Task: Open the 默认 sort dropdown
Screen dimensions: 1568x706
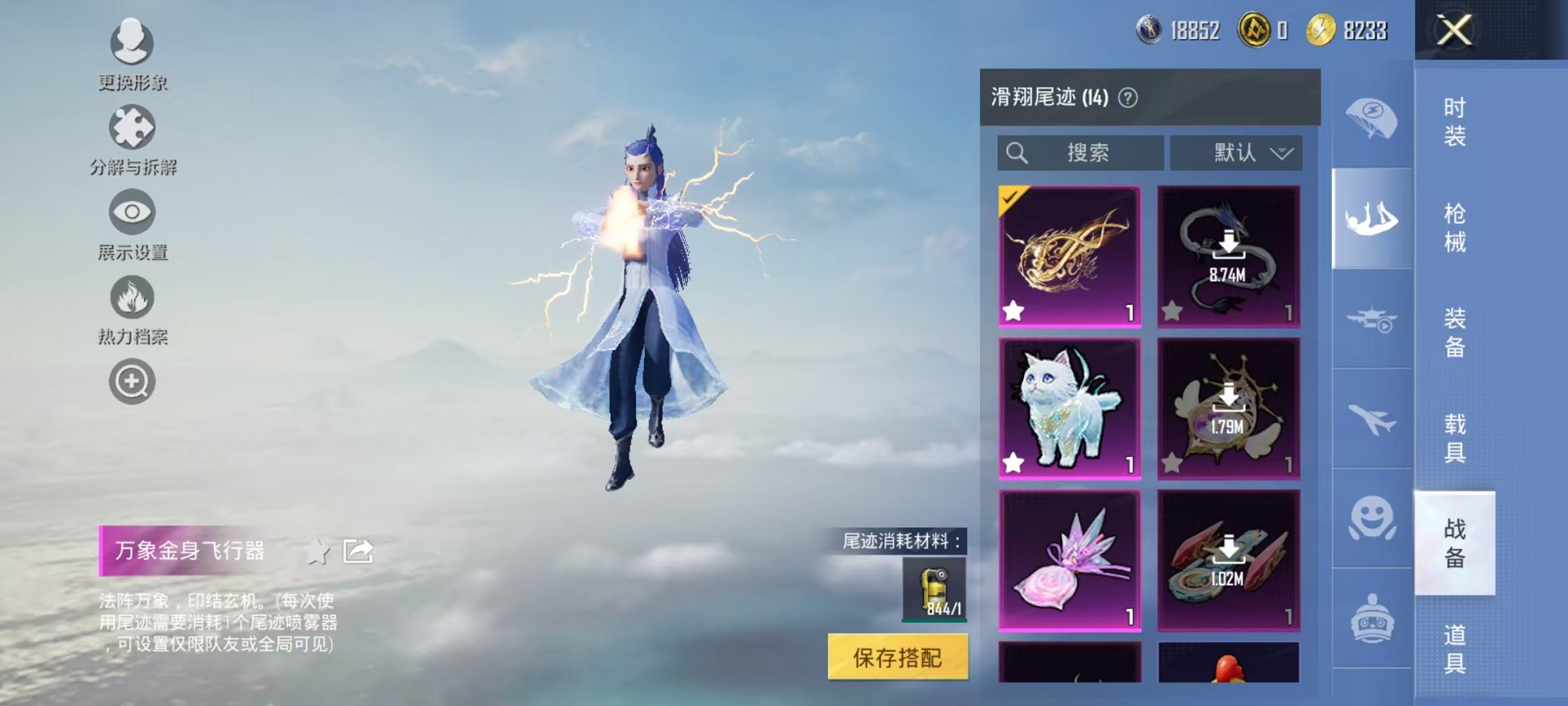Action: 1234,153
